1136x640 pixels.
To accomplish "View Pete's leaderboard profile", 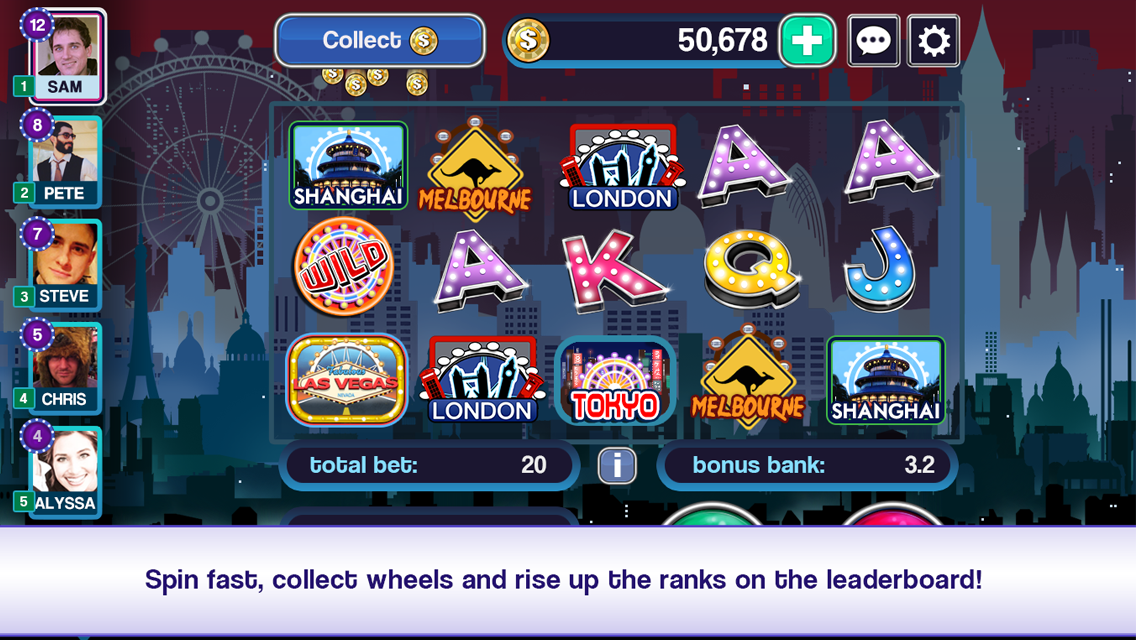I will [66, 161].
